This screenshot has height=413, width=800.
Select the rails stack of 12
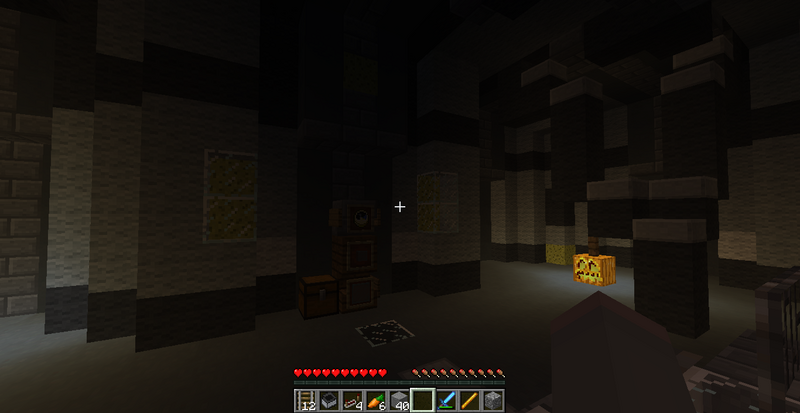(305, 401)
